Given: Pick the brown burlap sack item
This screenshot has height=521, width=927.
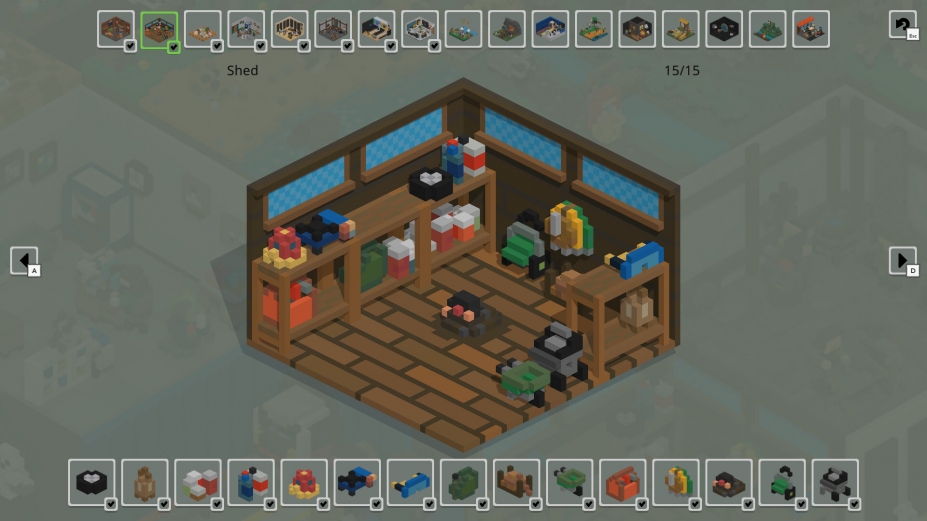Looking at the screenshot, I should [x=145, y=482].
